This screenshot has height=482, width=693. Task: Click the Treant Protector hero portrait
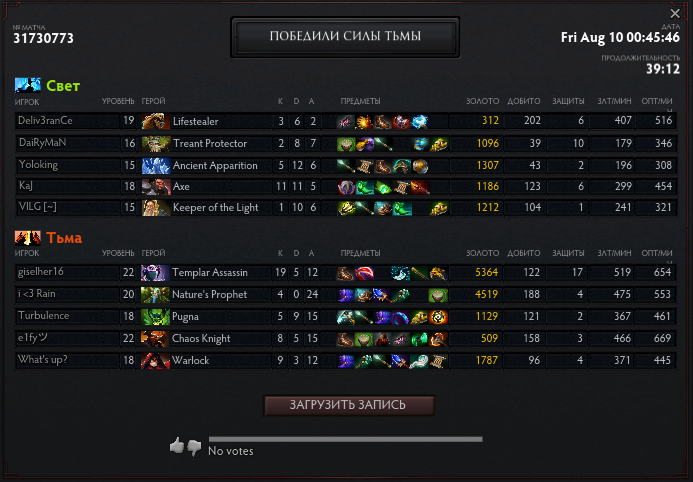pos(155,143)
